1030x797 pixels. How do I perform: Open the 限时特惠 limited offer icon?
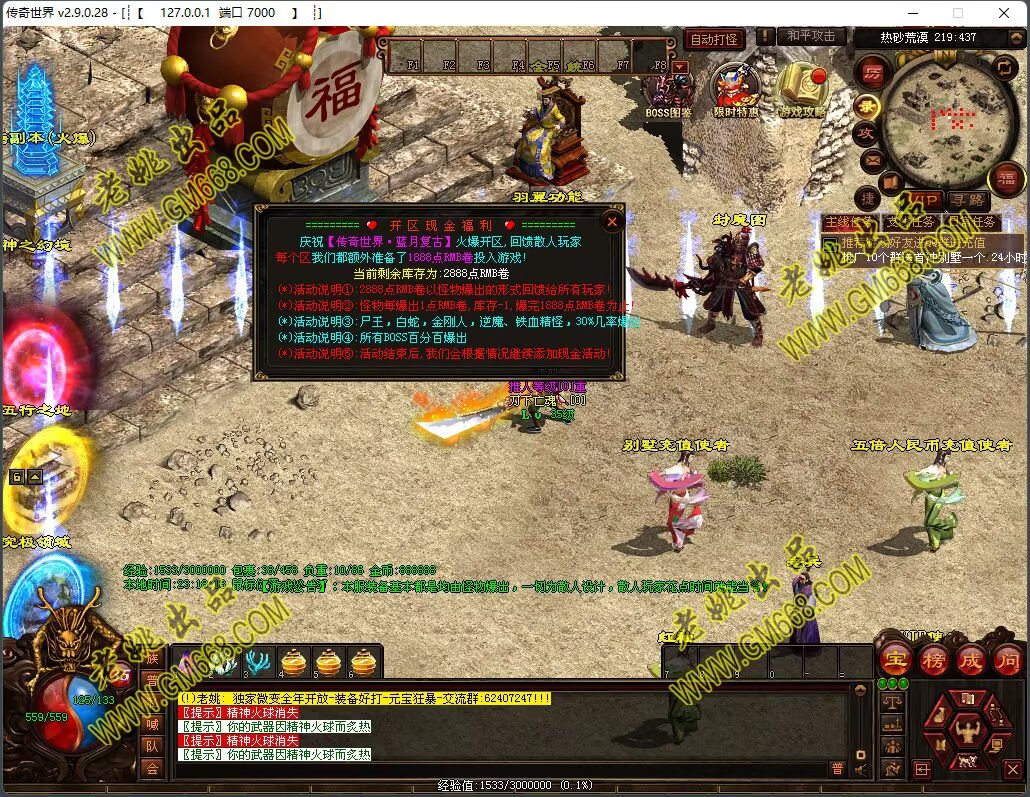pyautogui.click(x=736, y=88)
